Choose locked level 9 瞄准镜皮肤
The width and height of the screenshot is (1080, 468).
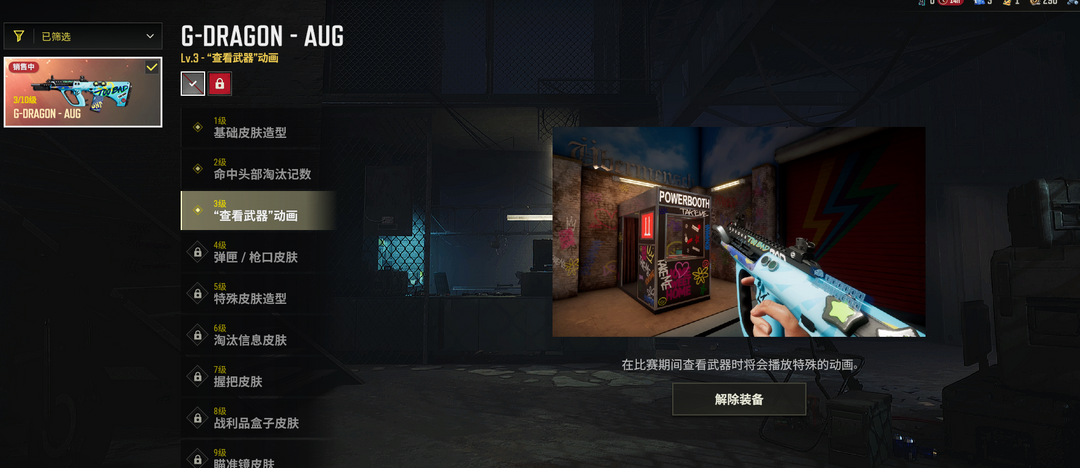click(257, 457)
